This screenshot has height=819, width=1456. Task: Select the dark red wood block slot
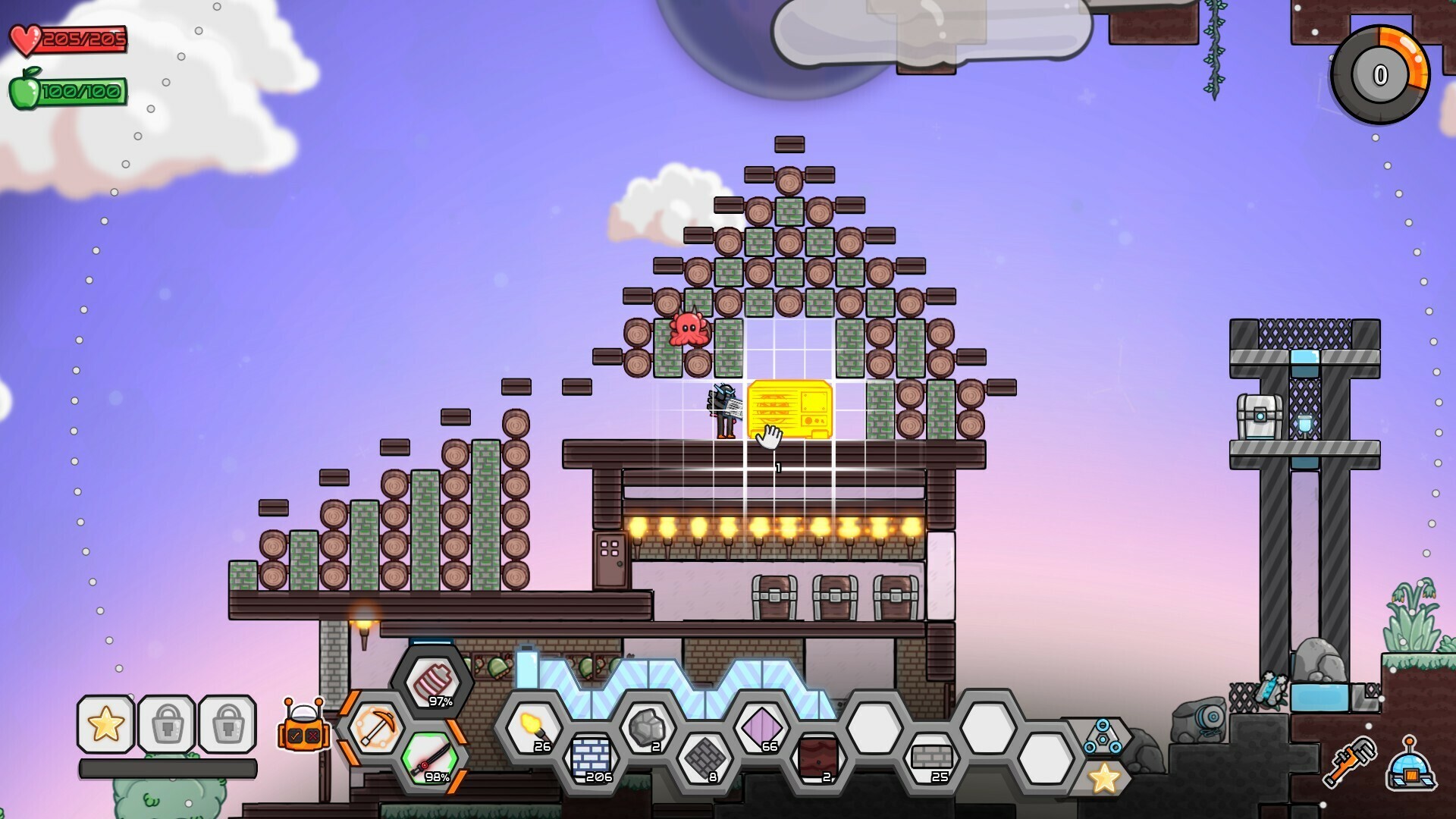817,757
